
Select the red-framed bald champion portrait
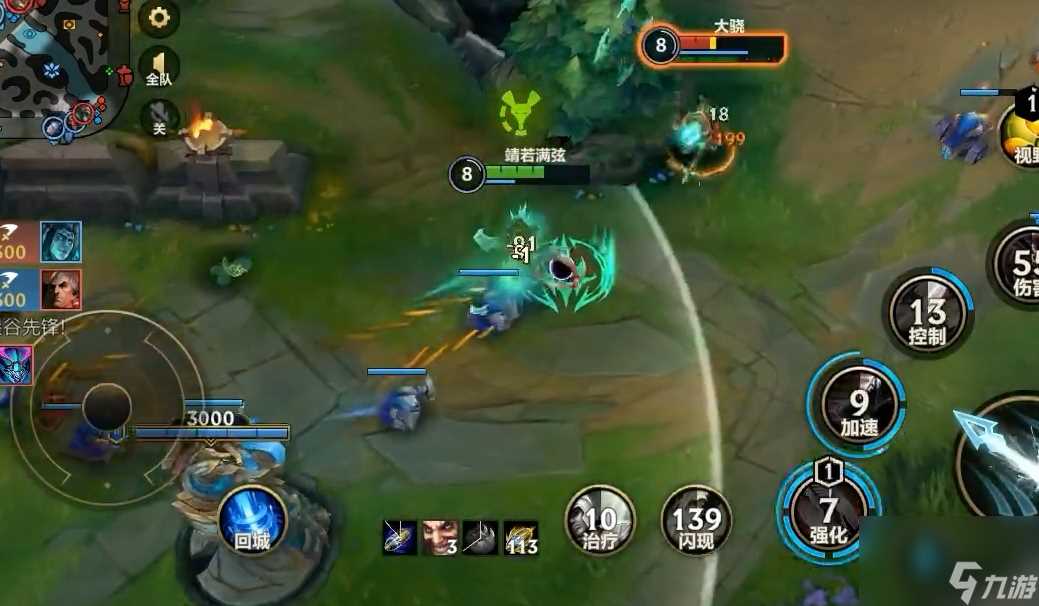point(61,290)
